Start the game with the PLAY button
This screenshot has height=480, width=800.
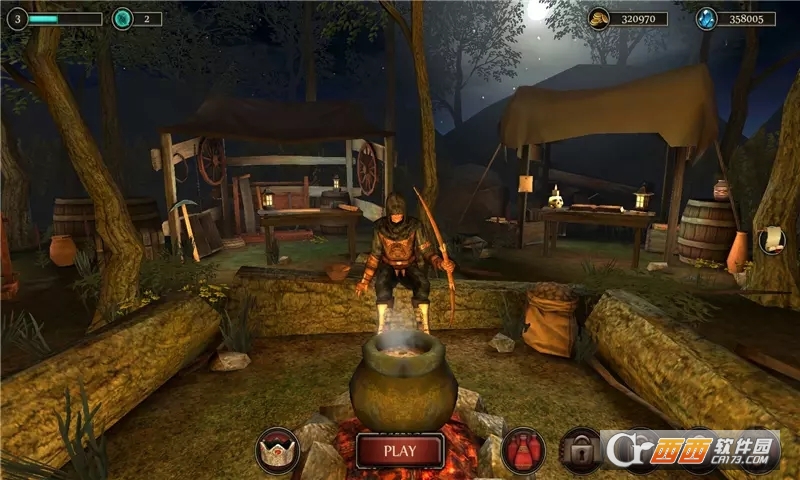[x=400, y=450]
